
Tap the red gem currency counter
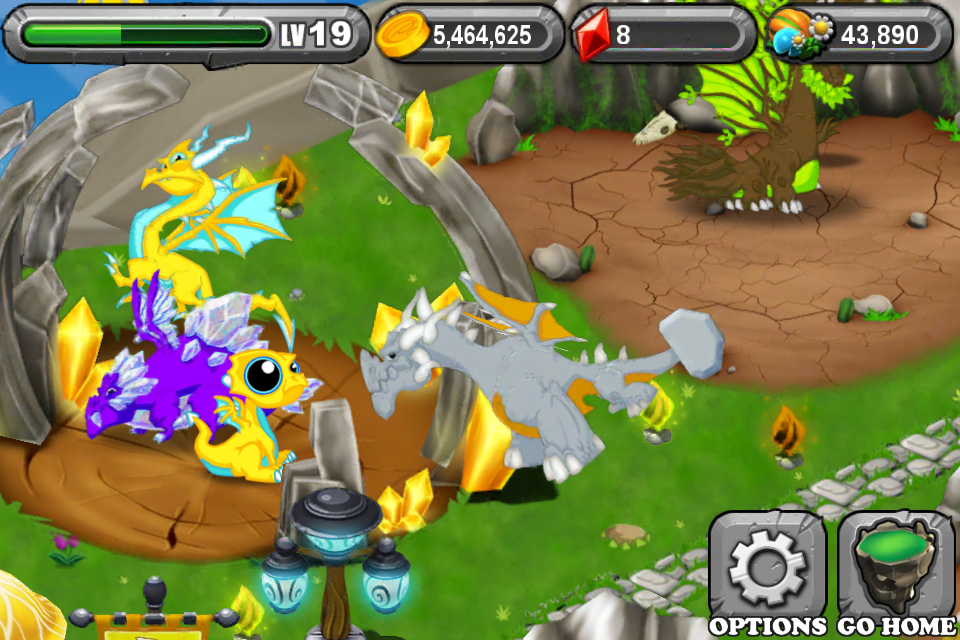coord(662,35)
